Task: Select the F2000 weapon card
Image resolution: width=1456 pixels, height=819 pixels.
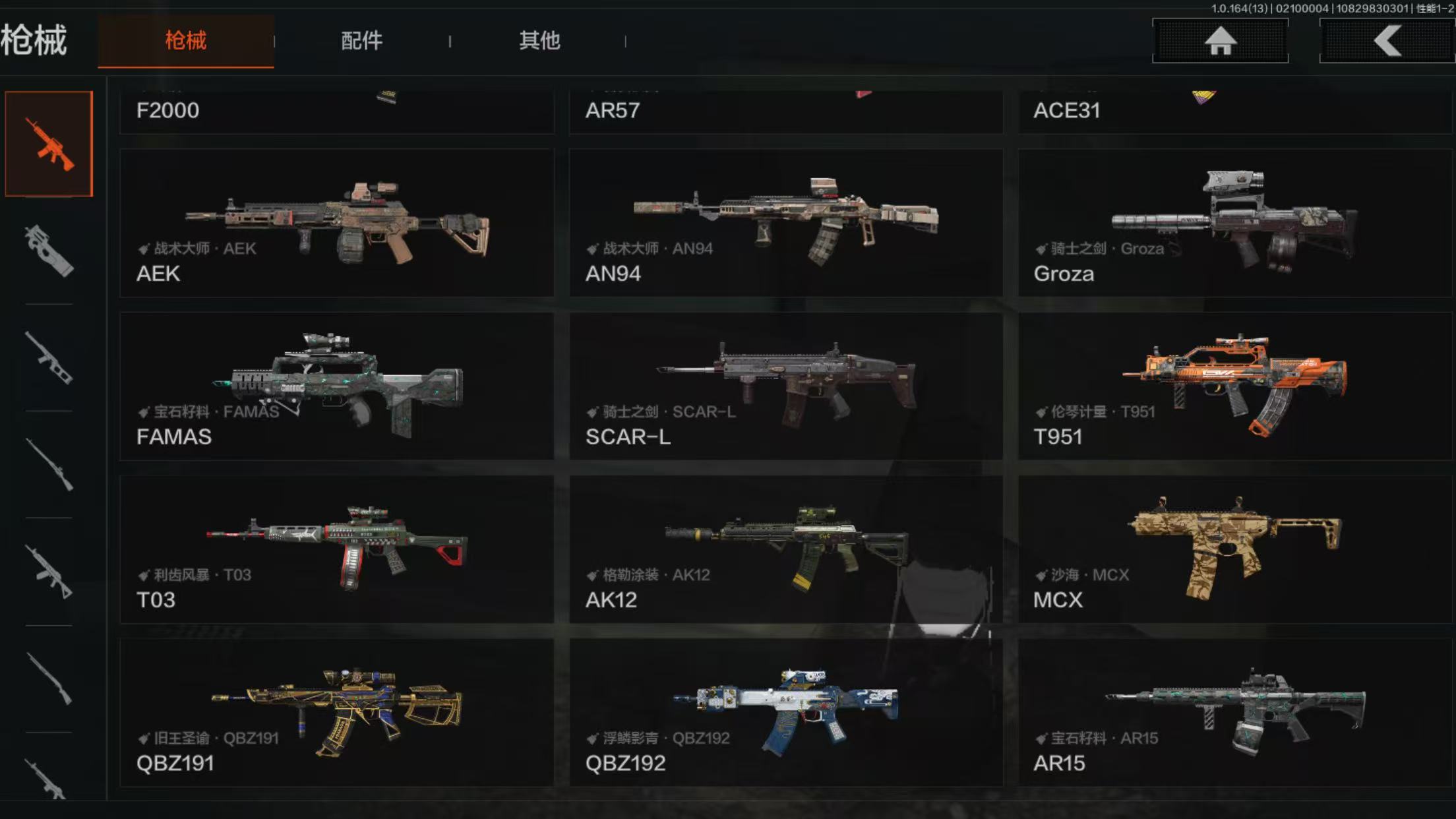Action: [337, 111]
